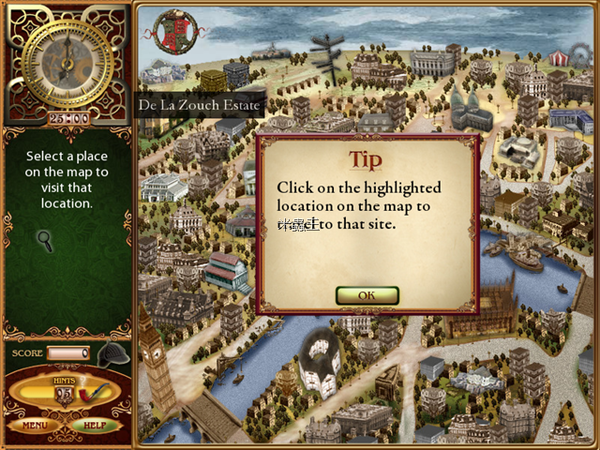Visit the highlighted De La Zouch Estate building
This screenshot has width=600, height=450.
tap(212, 80)
